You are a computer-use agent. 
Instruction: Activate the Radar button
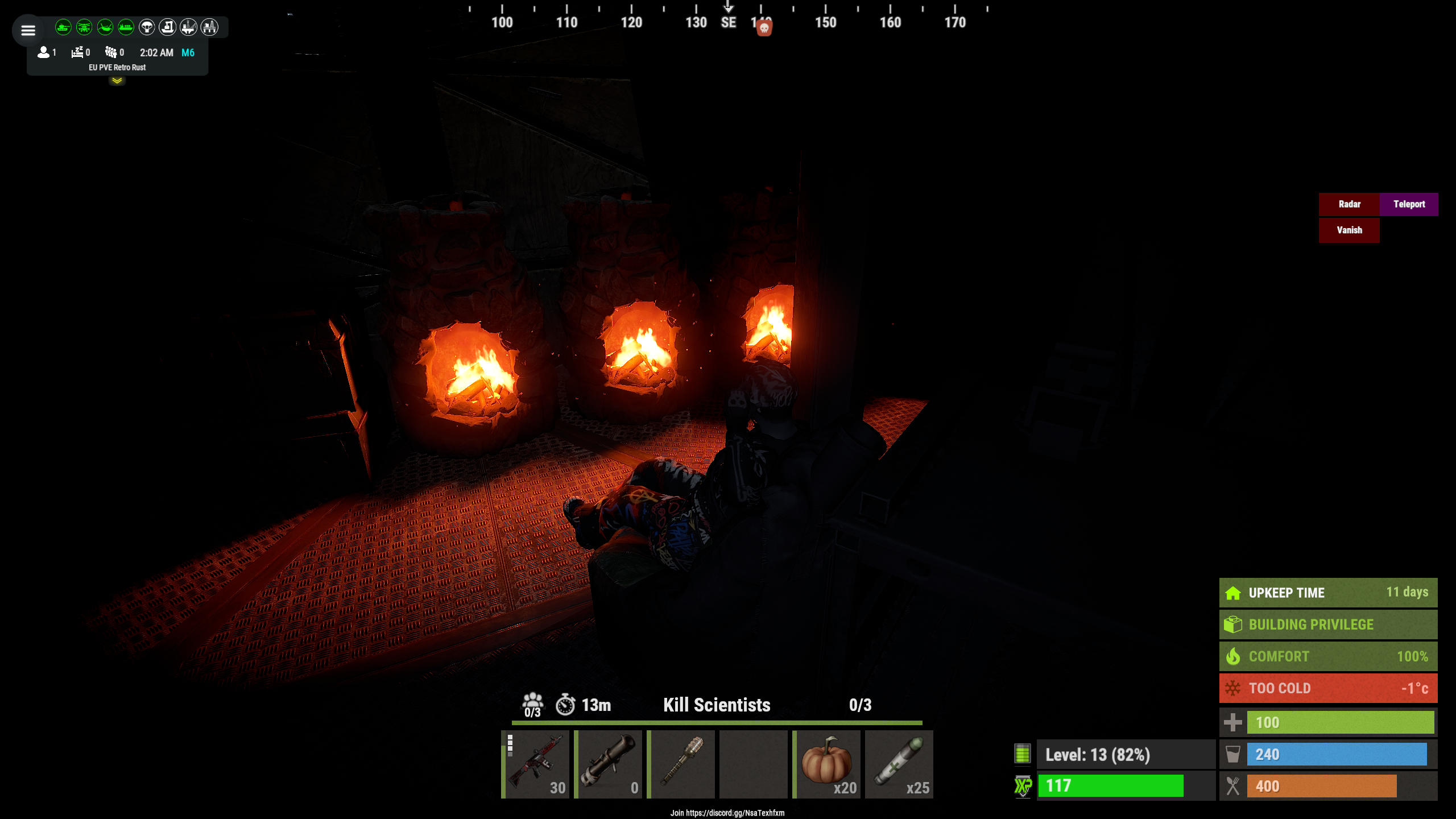pyautogui.click(x=1349, y=204)
